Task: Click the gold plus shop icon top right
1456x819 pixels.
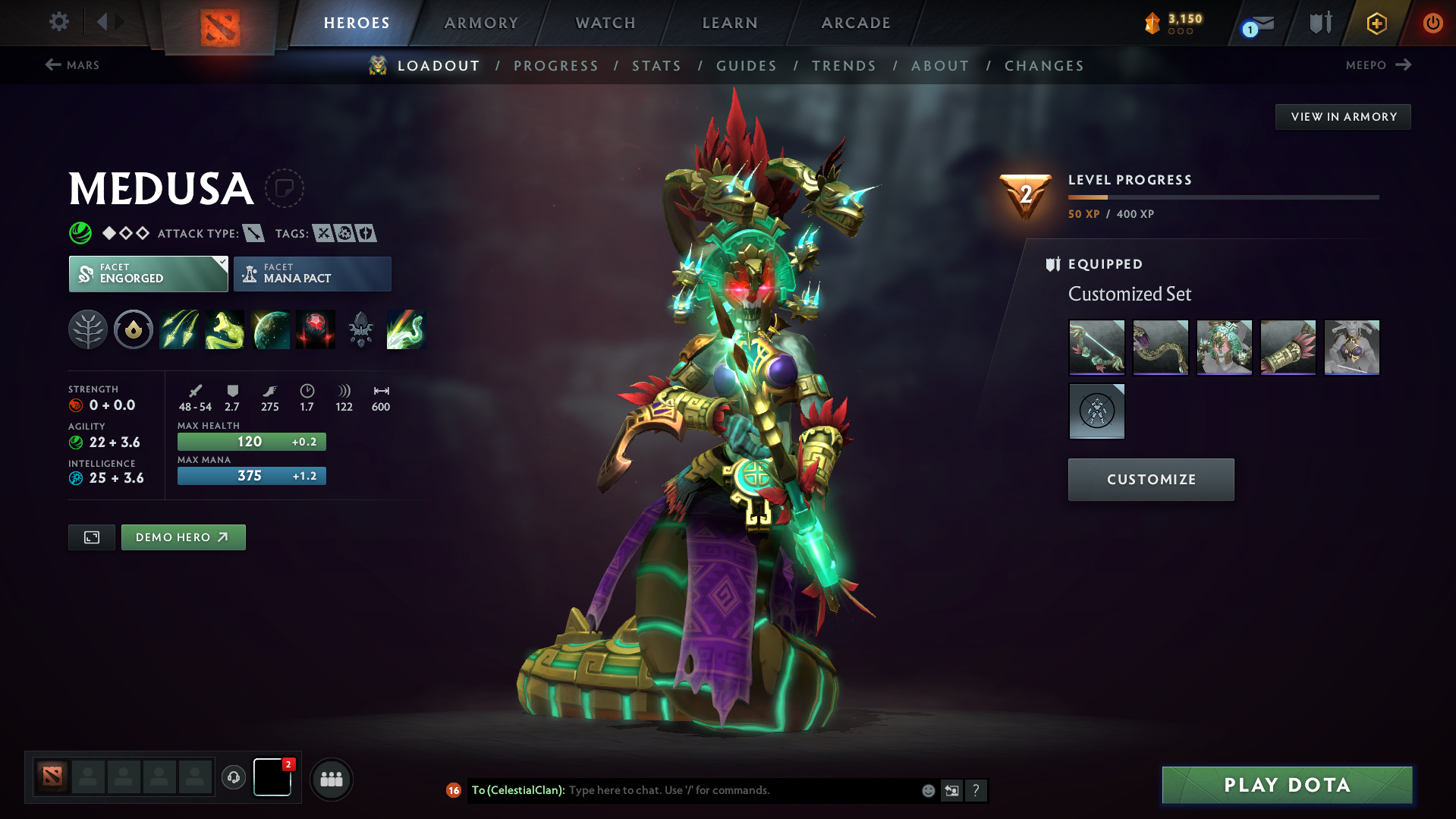Action: tap(1376, 23)
